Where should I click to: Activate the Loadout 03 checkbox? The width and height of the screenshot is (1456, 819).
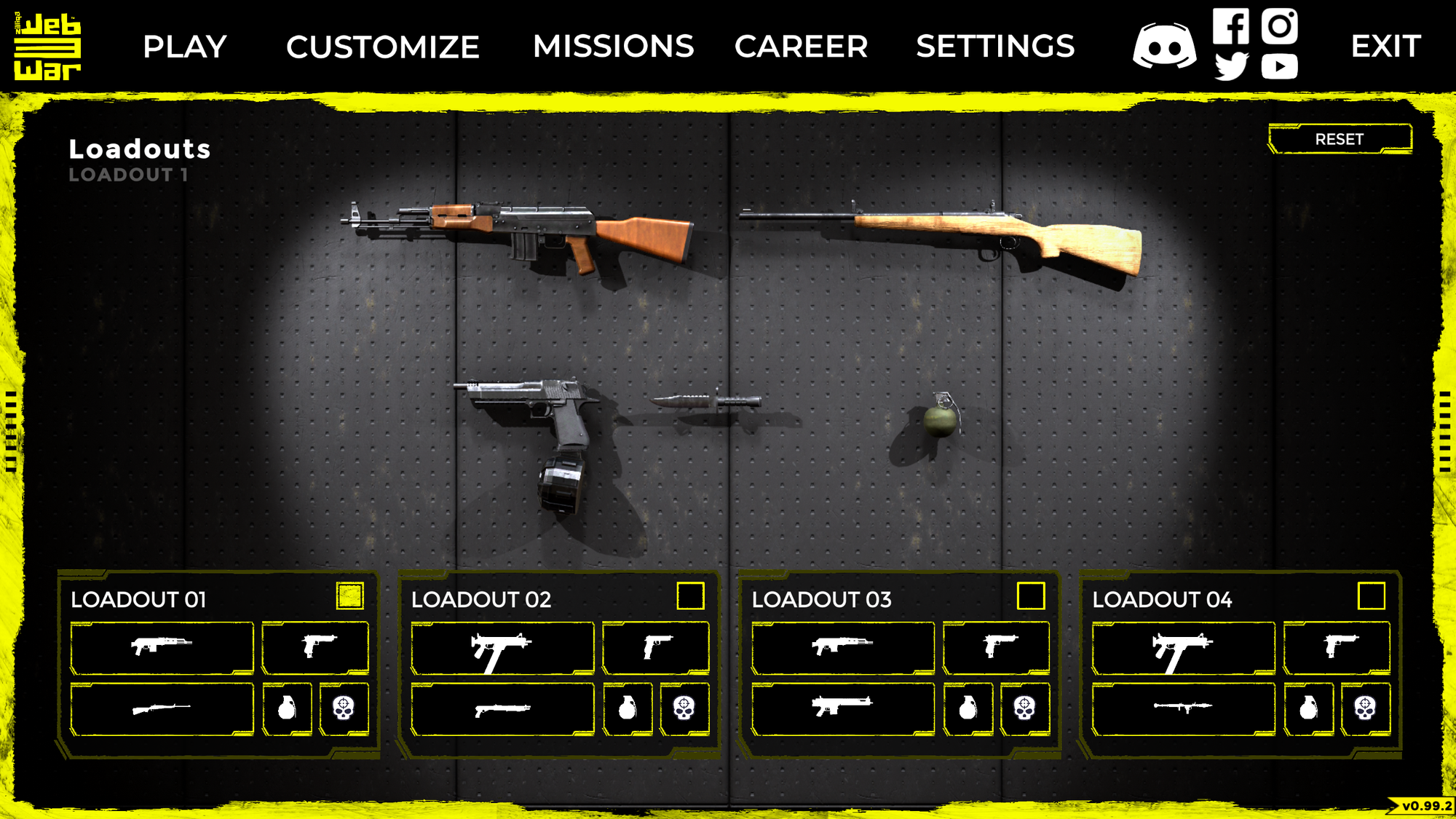(1030, 596)
